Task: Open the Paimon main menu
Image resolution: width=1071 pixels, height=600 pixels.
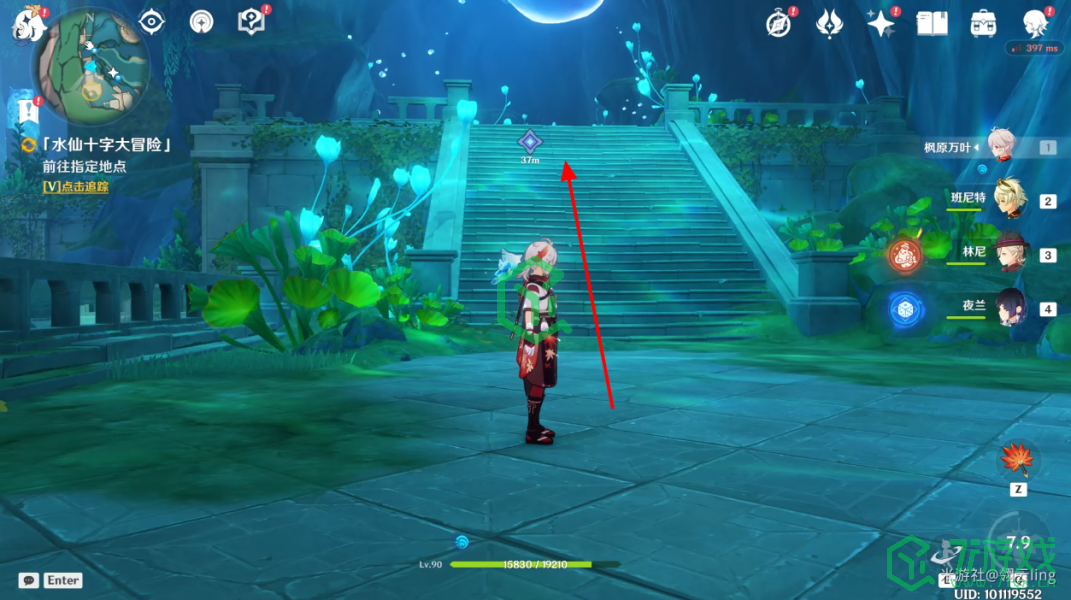Action: pyautogui.click(x=25, y=22)
